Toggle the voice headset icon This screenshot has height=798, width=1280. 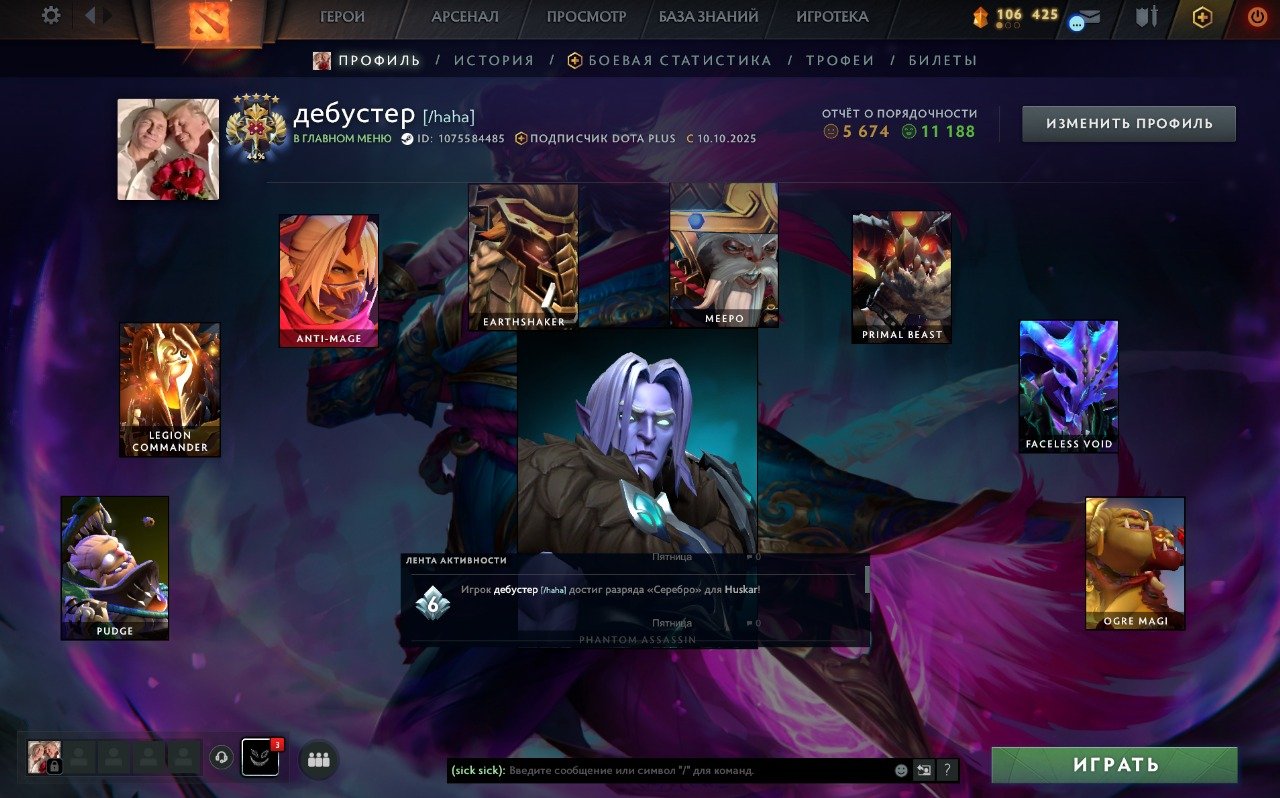pos(221,757)
